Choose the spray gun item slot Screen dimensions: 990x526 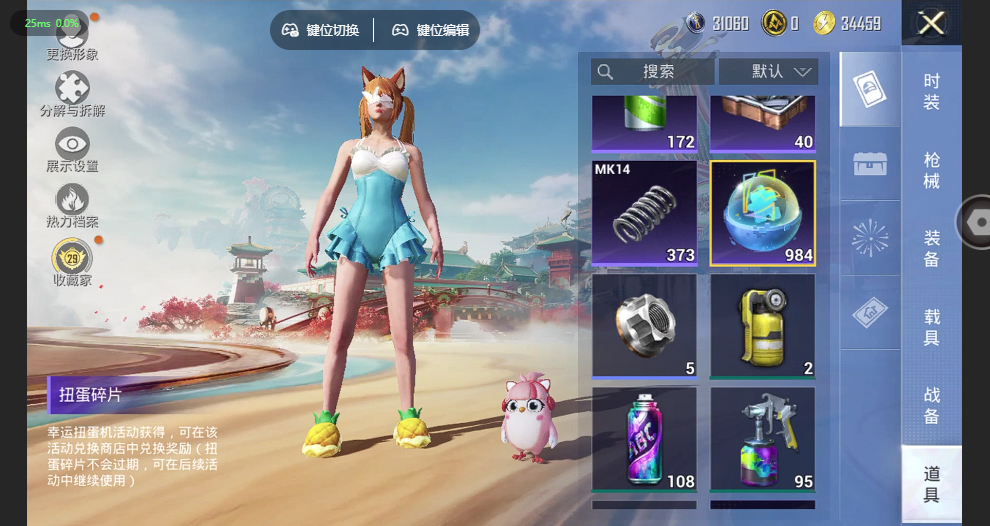coord(763,440)
